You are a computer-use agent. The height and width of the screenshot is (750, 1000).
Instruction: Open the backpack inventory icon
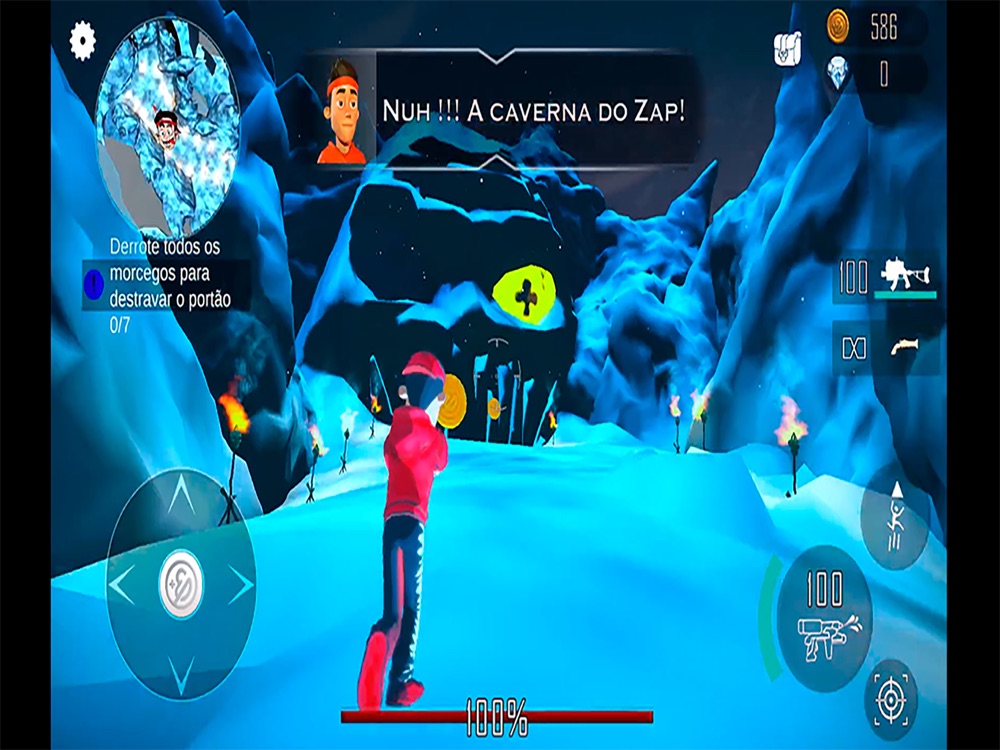coord(788,48)
